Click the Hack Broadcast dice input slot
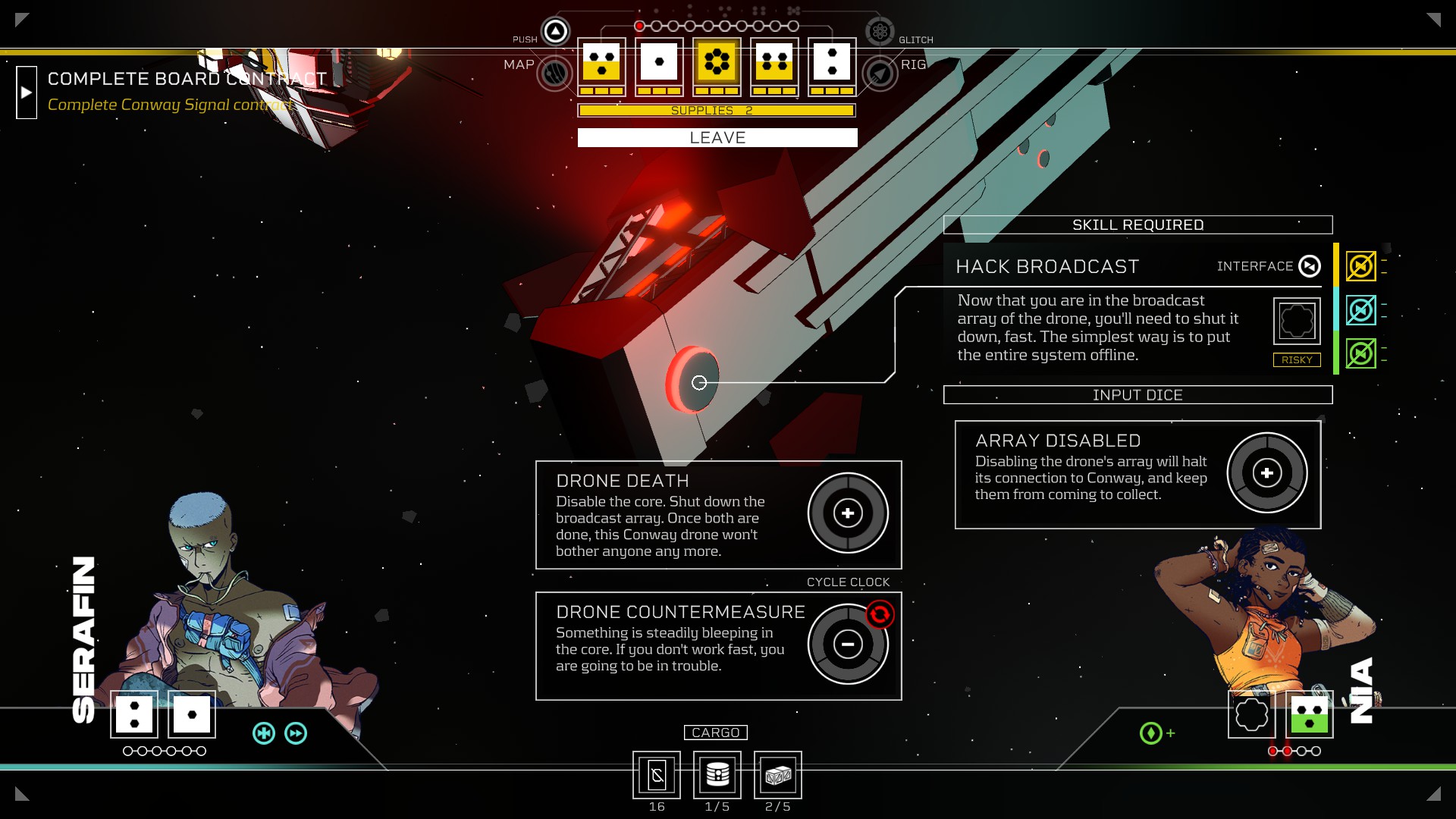The height and width of the screenshot is (819, 1456). pyautogui.click(x=1296, y=321)
